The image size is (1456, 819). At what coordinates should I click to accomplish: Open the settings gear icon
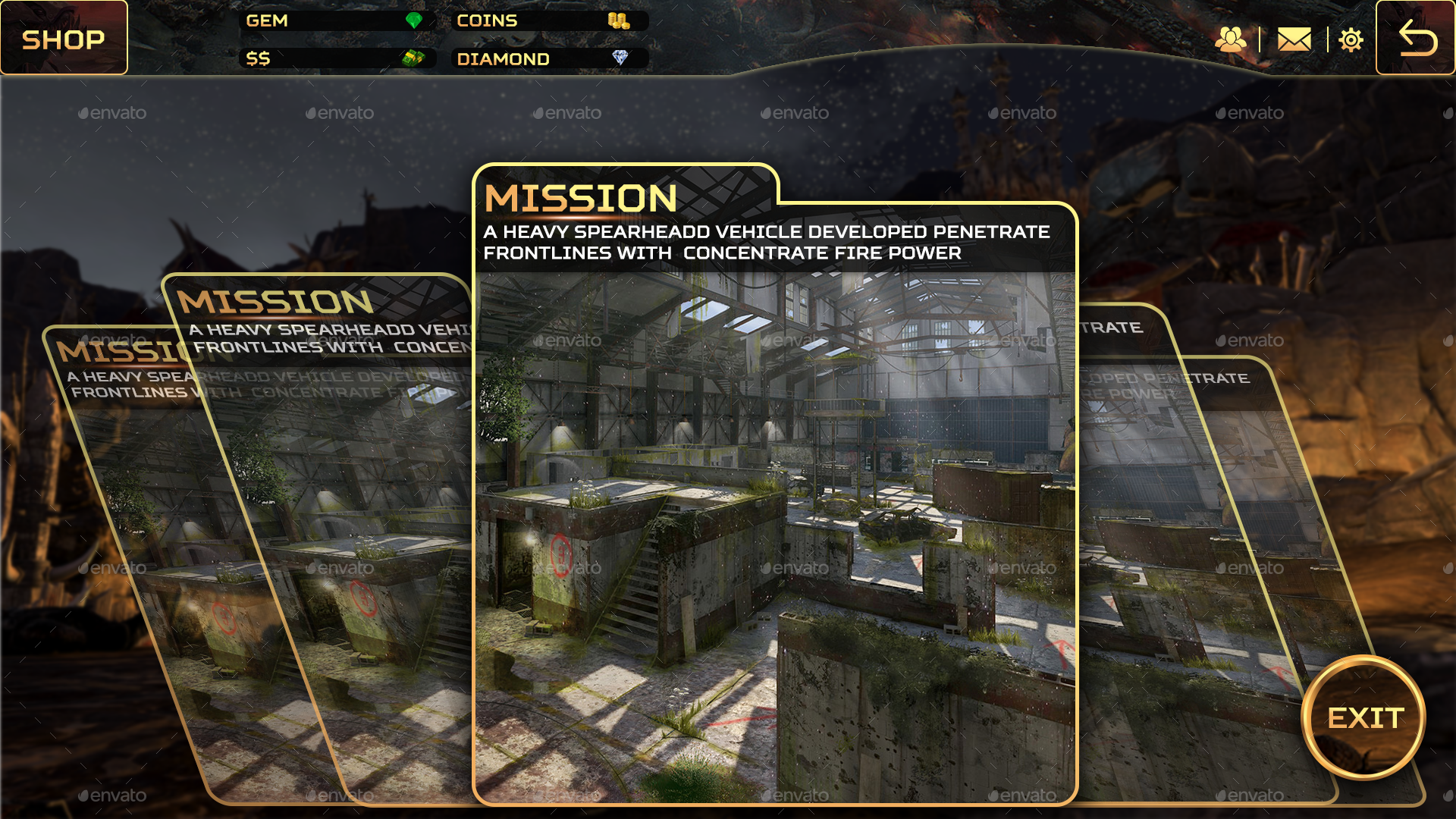tap(1351, 39)
